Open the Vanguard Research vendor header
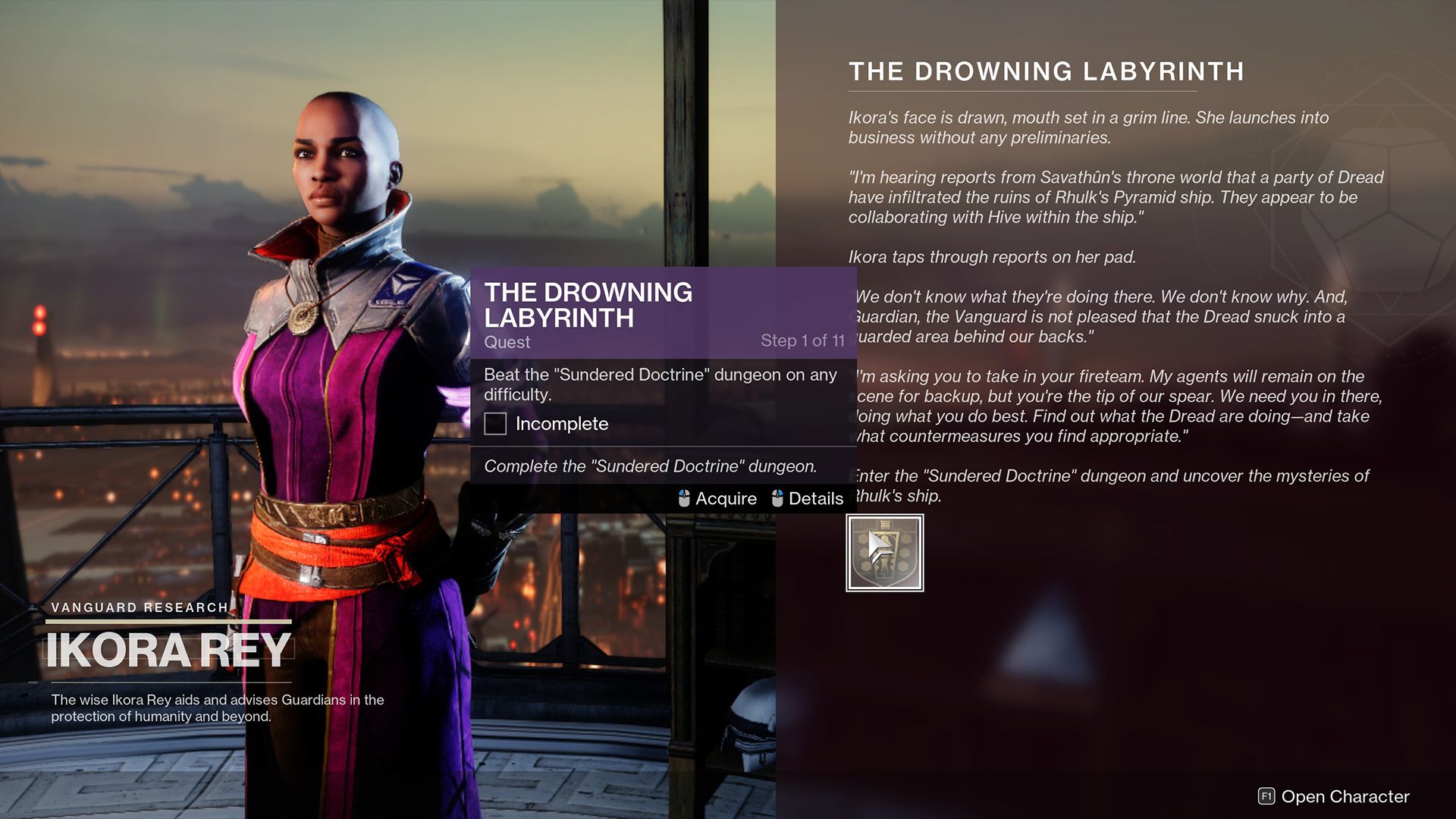Image resolution: width=1456 pixels, height=819 pixels. (x=140, y=607)
